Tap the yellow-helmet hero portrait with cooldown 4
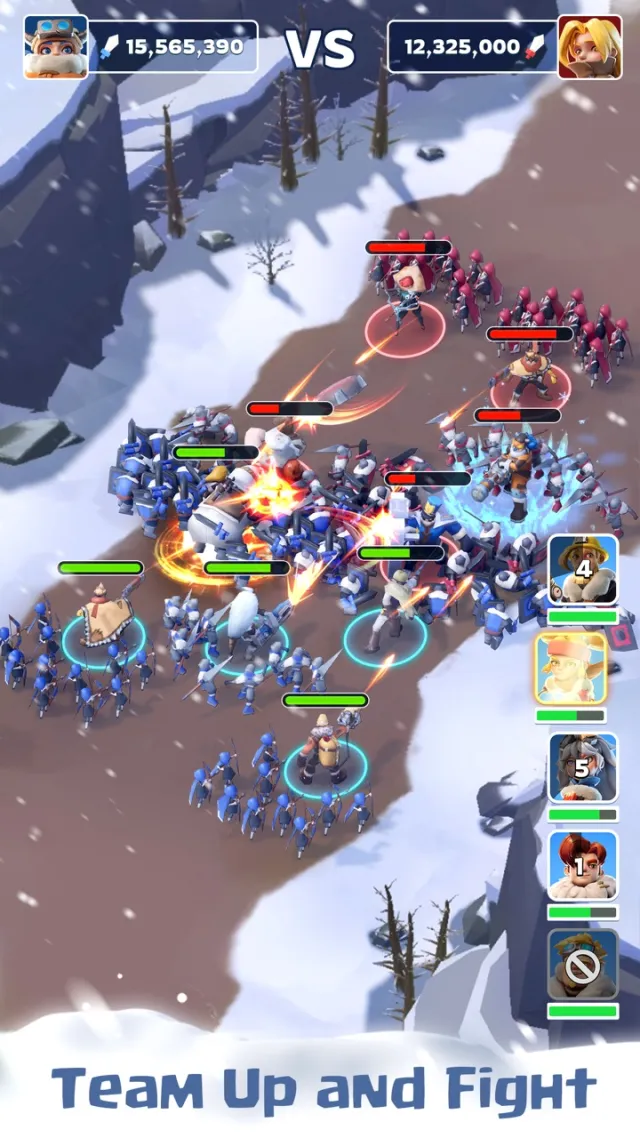The height and width of the screenshot is (1138, 640). (x=582, y=570)
